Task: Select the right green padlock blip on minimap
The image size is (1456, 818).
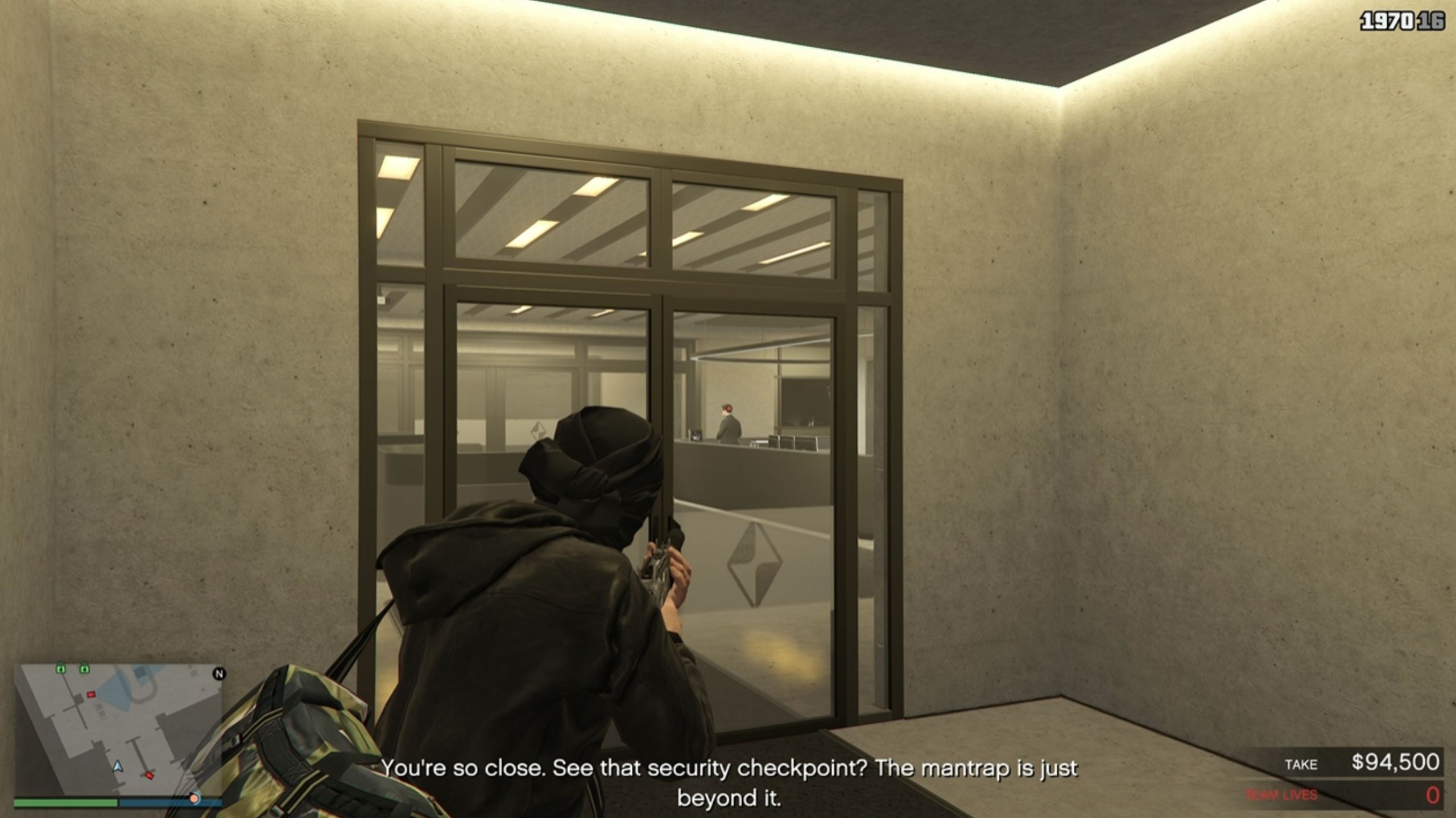Action: click(85, 668)
